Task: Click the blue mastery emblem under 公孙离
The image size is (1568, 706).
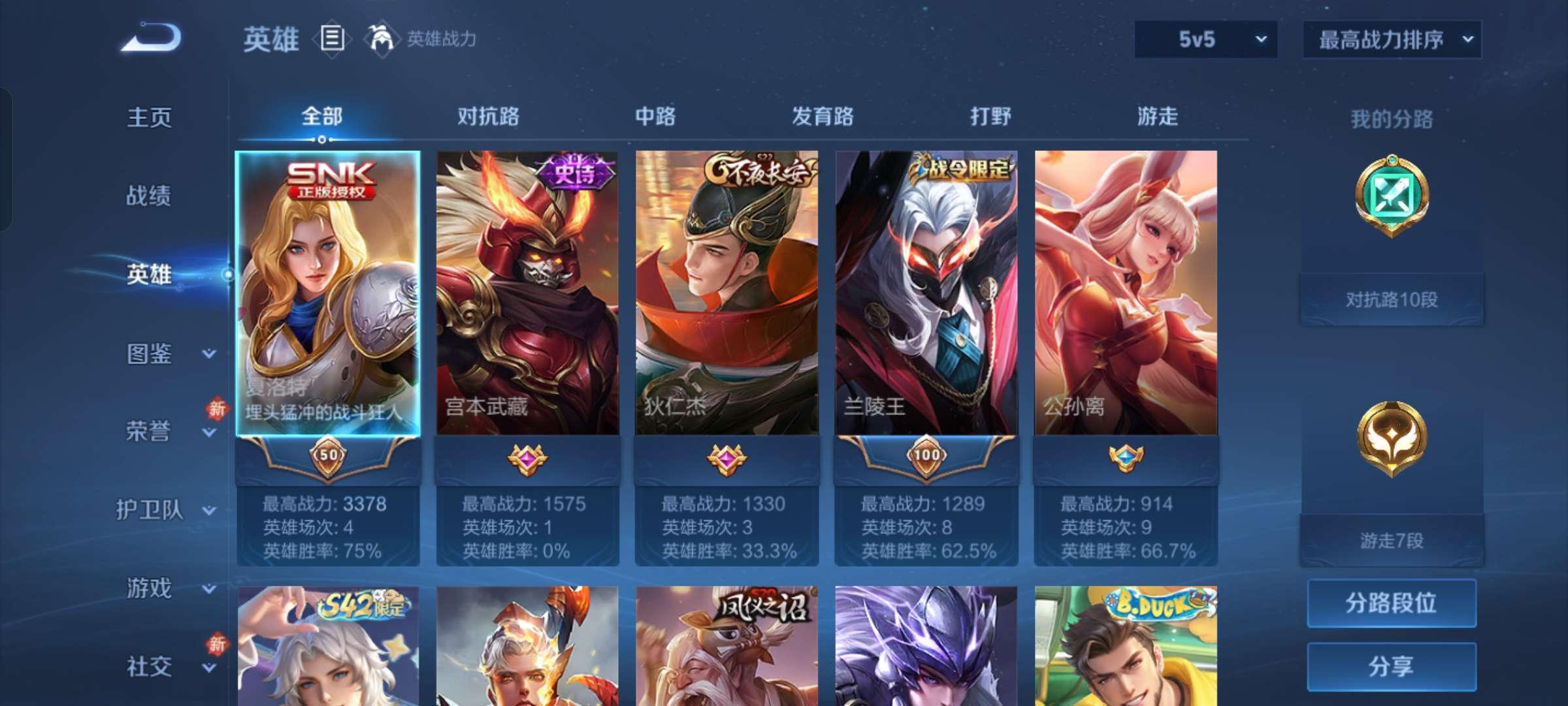Action: point(1126,456)
